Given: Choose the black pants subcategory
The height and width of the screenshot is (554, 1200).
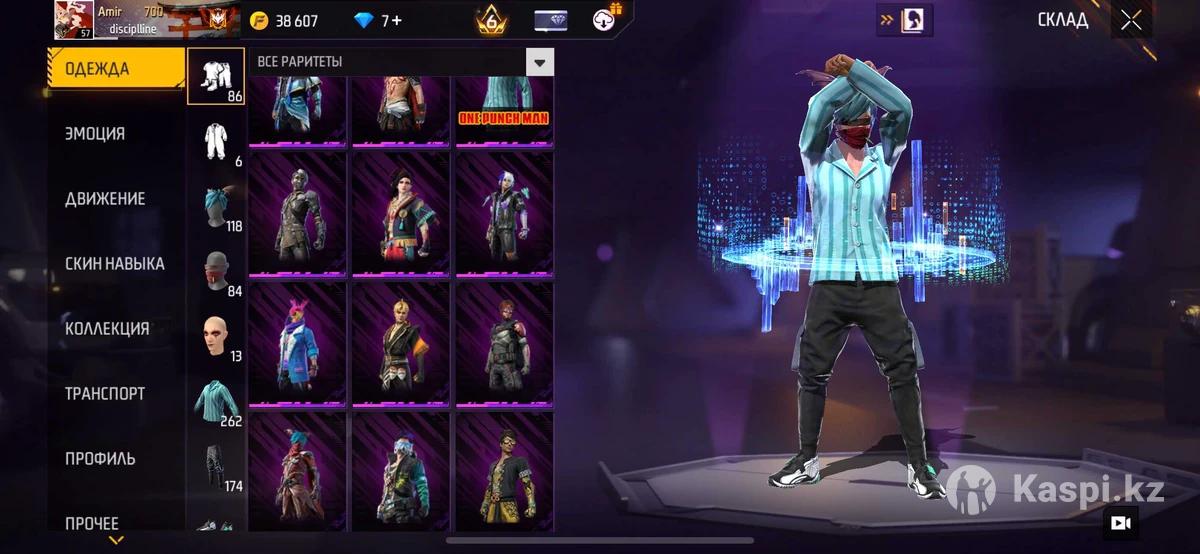Looking at the screenshot, I should (216, 466).
